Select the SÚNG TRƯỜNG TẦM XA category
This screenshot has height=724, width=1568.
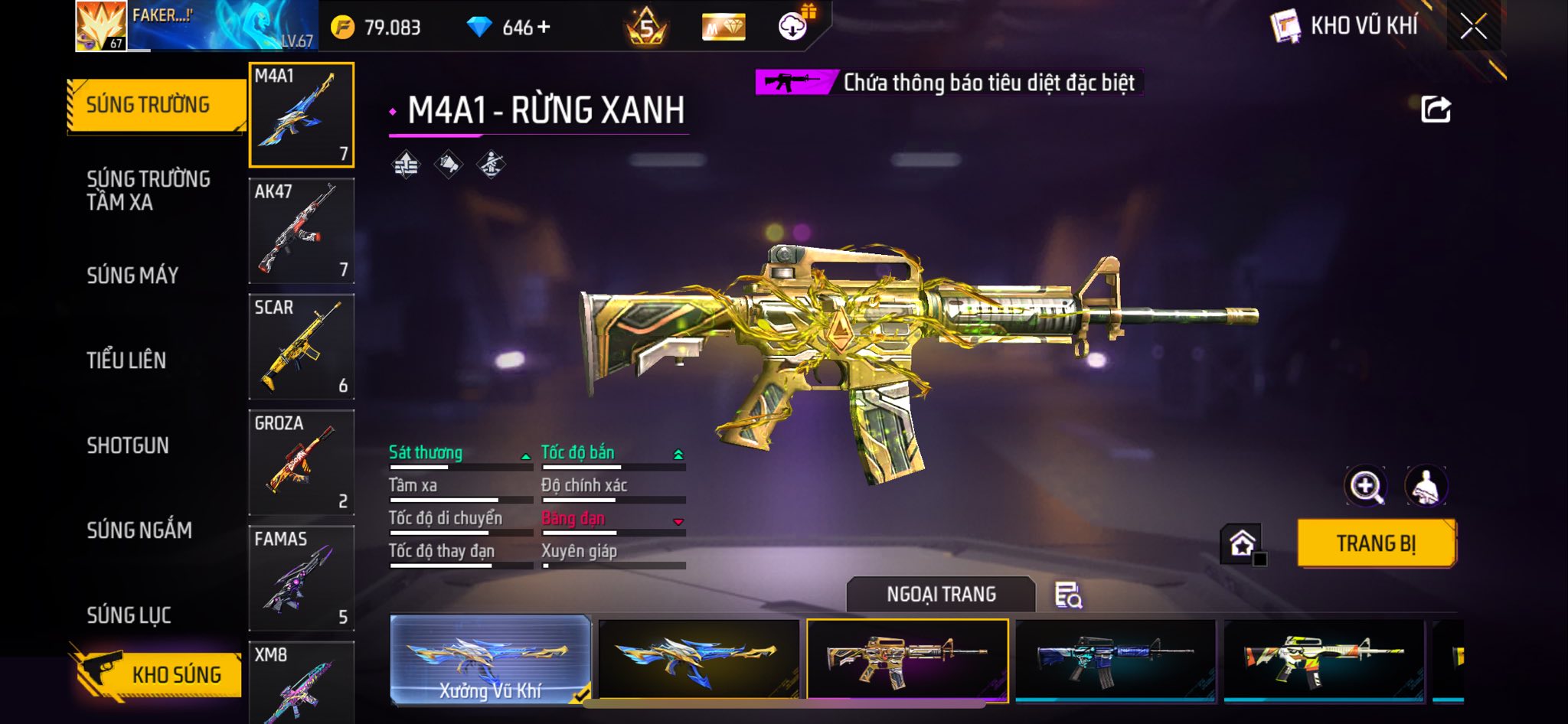click(x=148, y=191)
